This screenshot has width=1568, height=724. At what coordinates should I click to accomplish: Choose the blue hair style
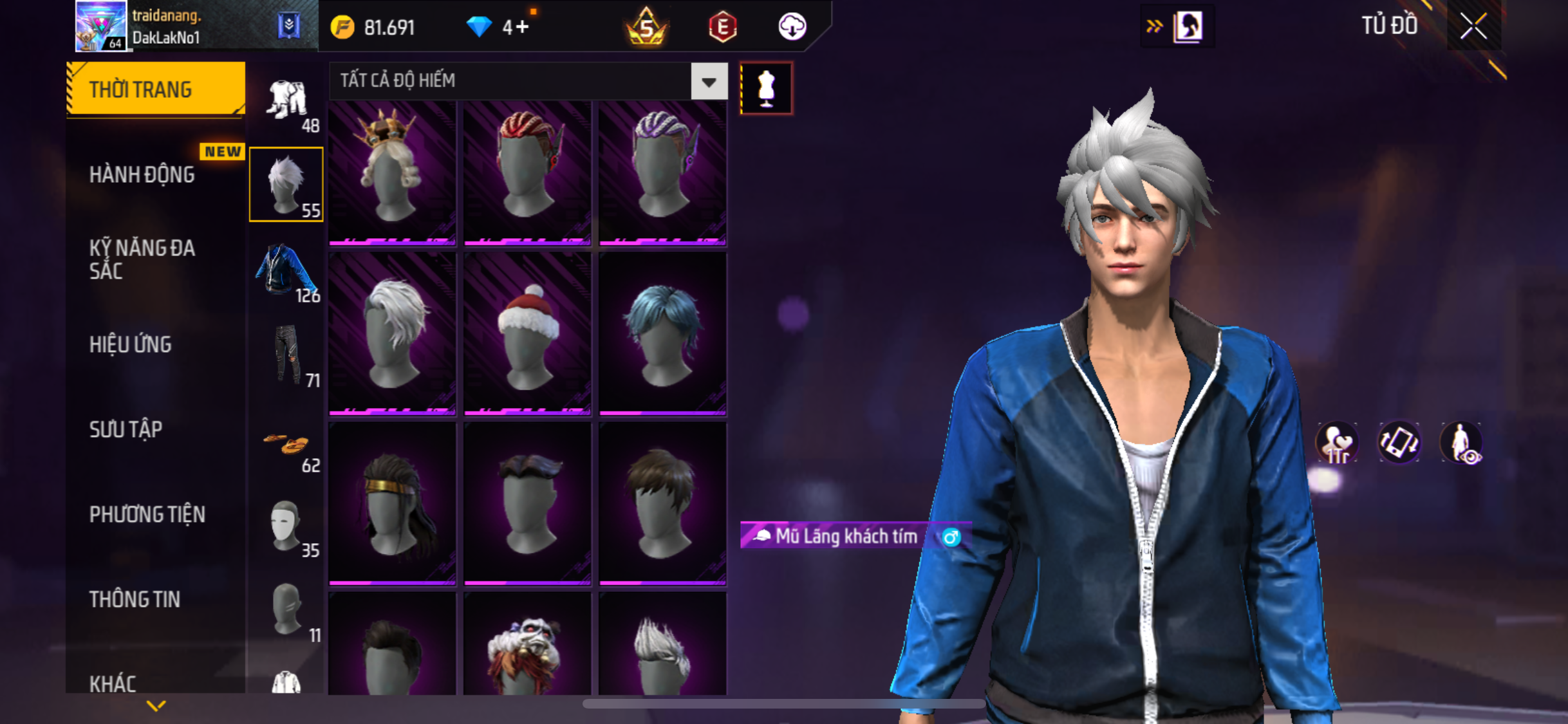(662, 335)
